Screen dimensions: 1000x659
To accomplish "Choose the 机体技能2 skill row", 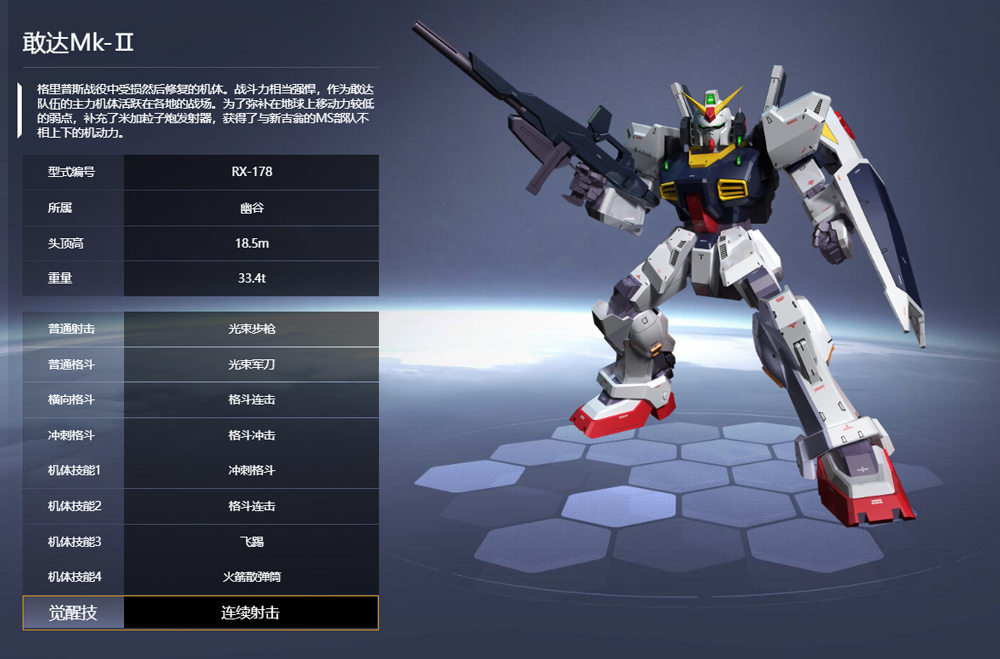I will pos(200,506).
